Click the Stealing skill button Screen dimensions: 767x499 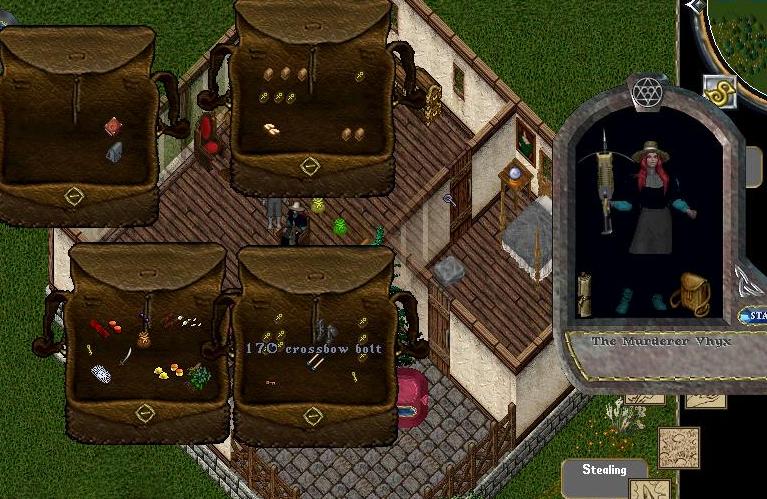tap(604, 469)
